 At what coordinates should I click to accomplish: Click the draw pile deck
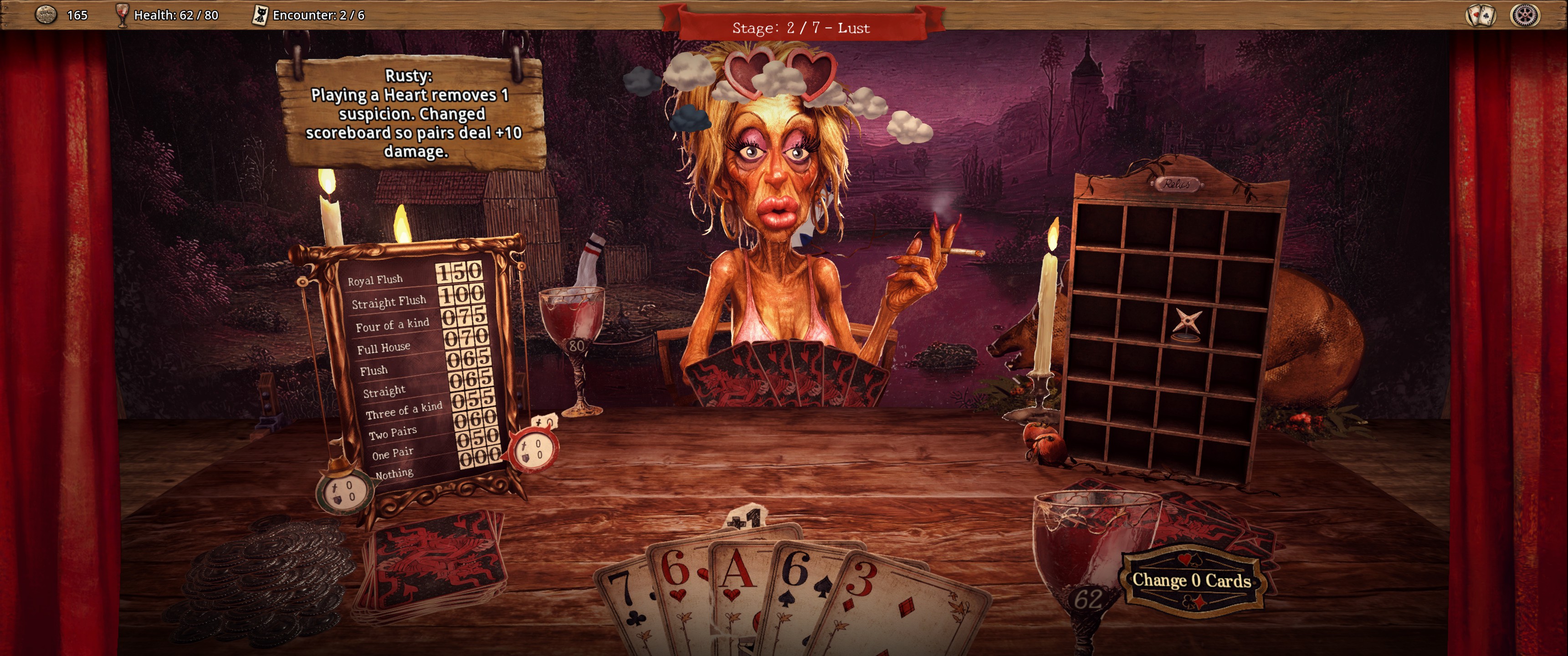pyautogui.click(x=435, y=563)
